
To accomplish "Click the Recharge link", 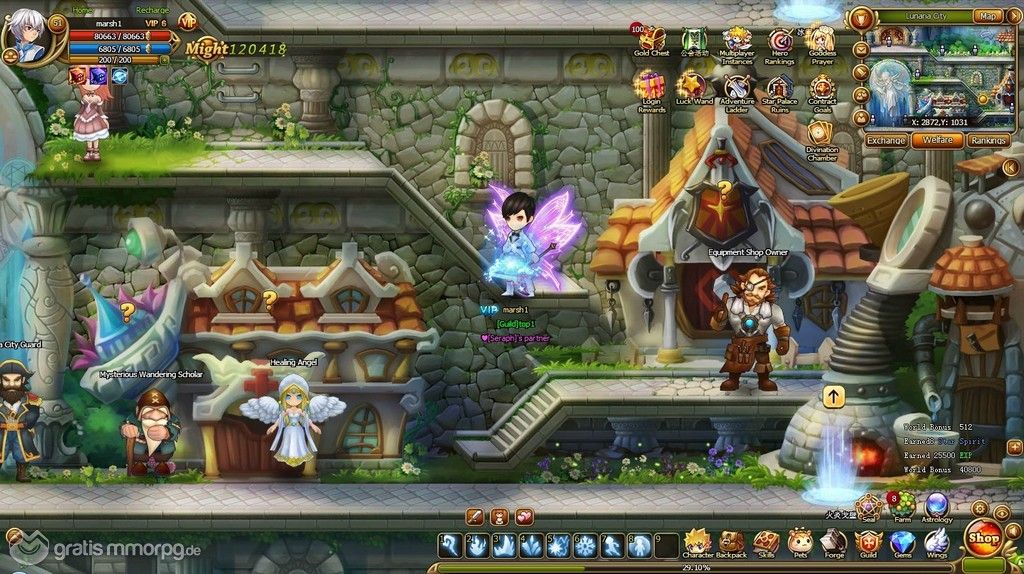I will [152, 10].
